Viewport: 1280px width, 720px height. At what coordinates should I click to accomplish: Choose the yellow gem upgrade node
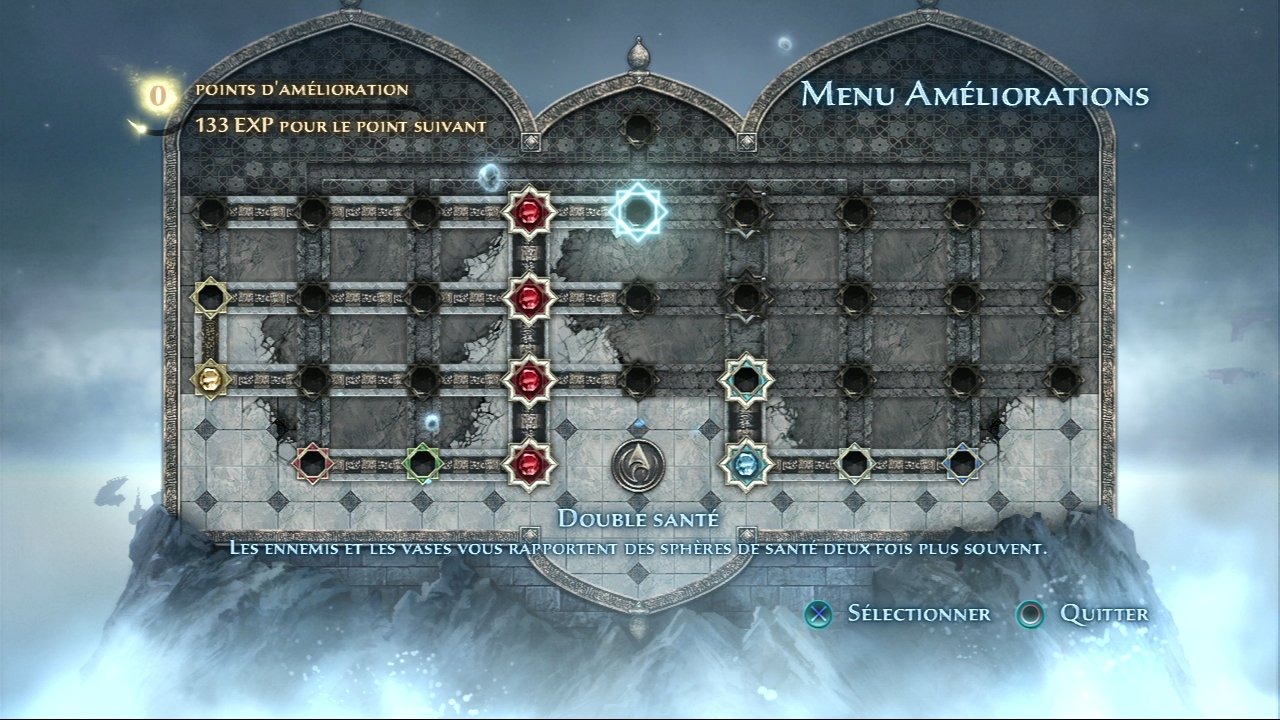tap(210, 379)
